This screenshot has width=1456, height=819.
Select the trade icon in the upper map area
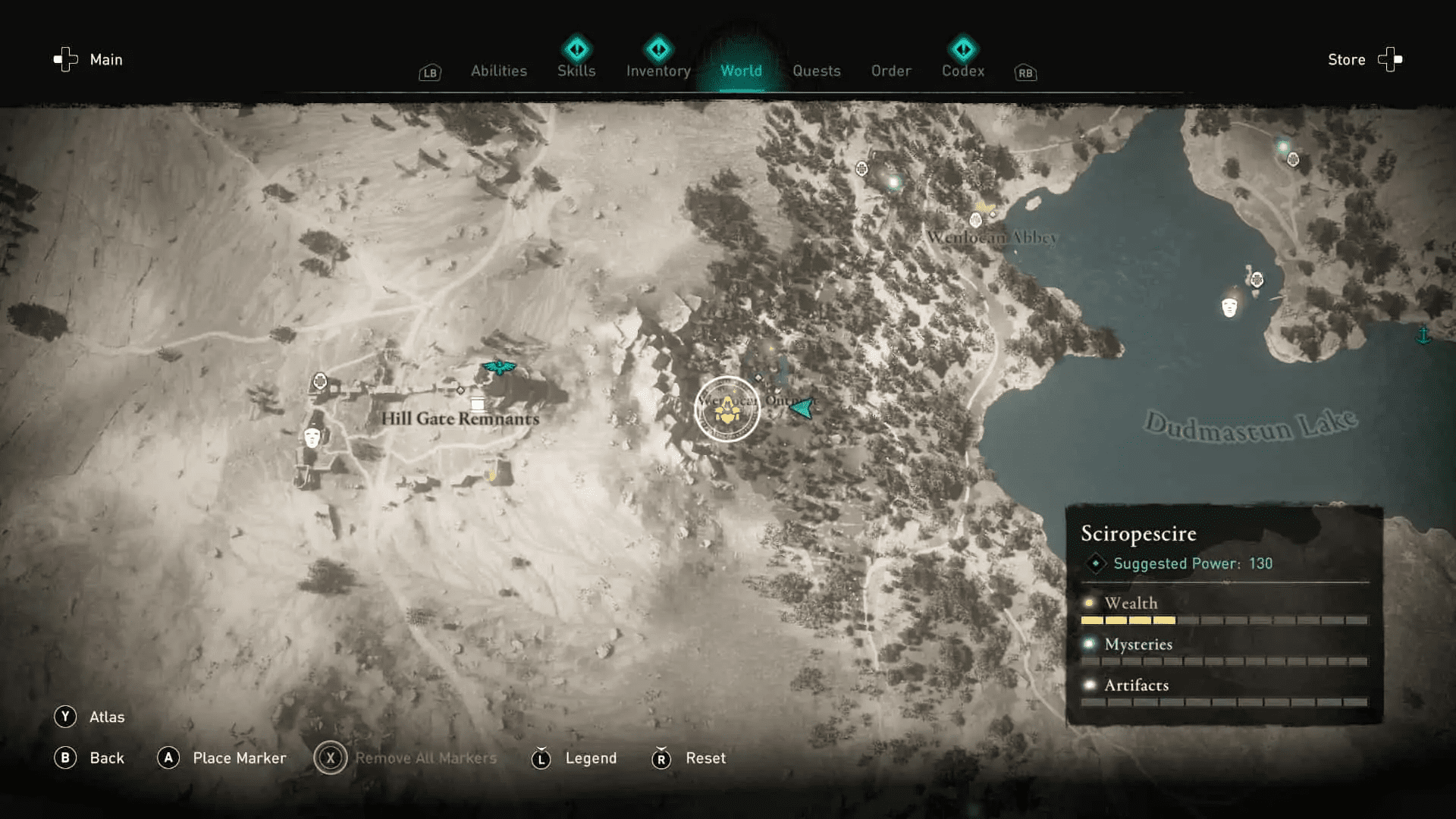[x=862, y=169]
